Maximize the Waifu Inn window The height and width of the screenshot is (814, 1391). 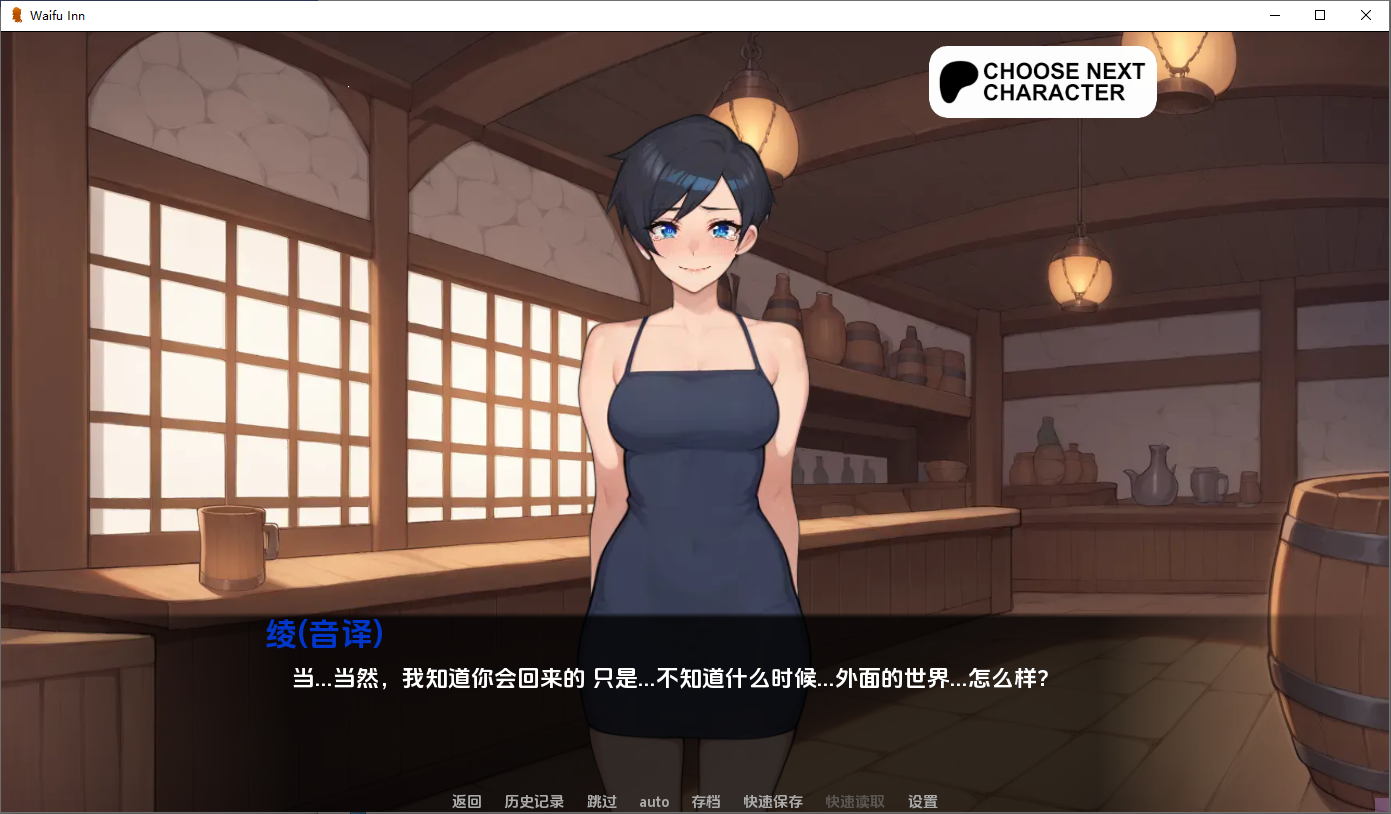click(x=1320, y=15)
